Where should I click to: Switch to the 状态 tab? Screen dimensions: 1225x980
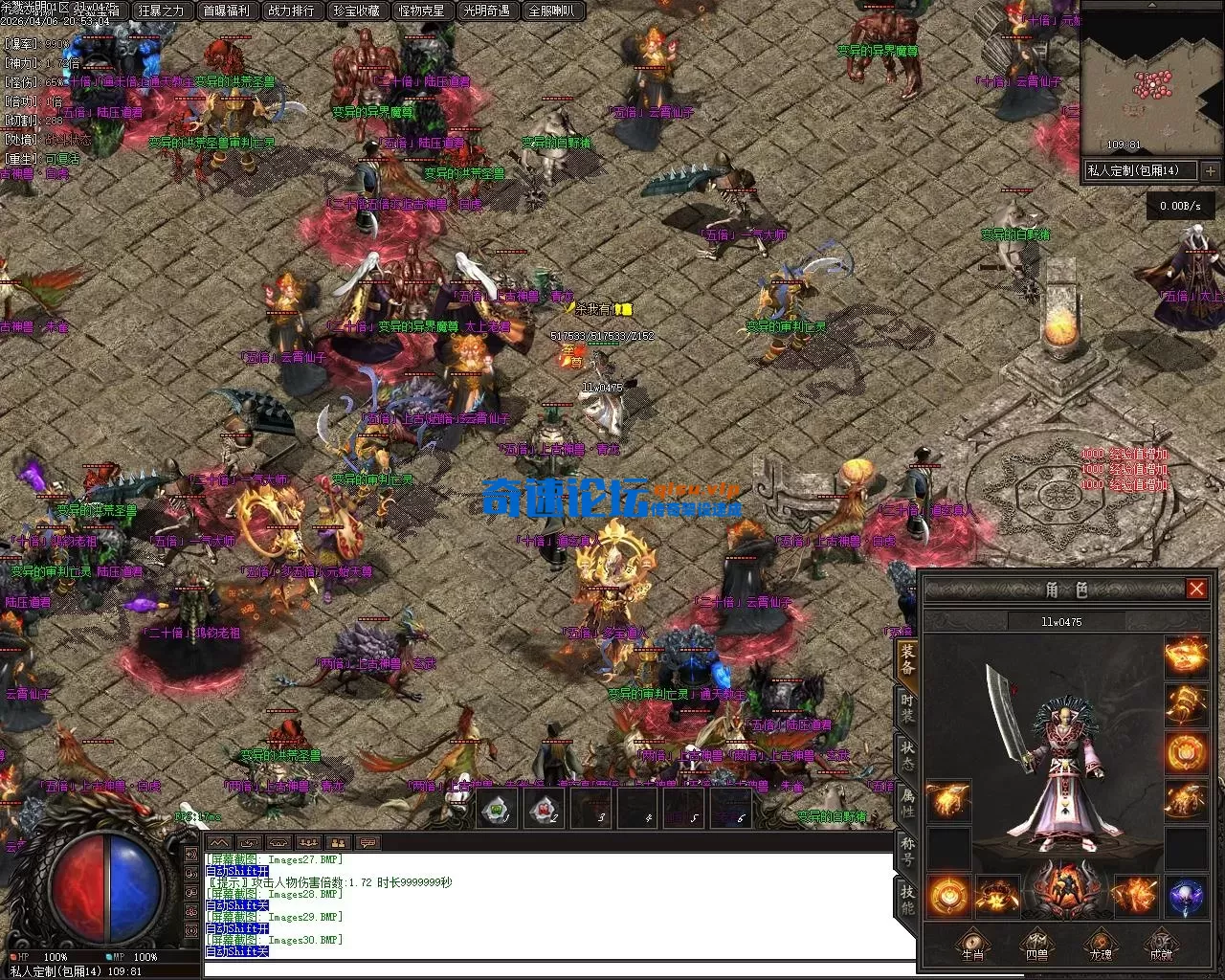point(906,754)
